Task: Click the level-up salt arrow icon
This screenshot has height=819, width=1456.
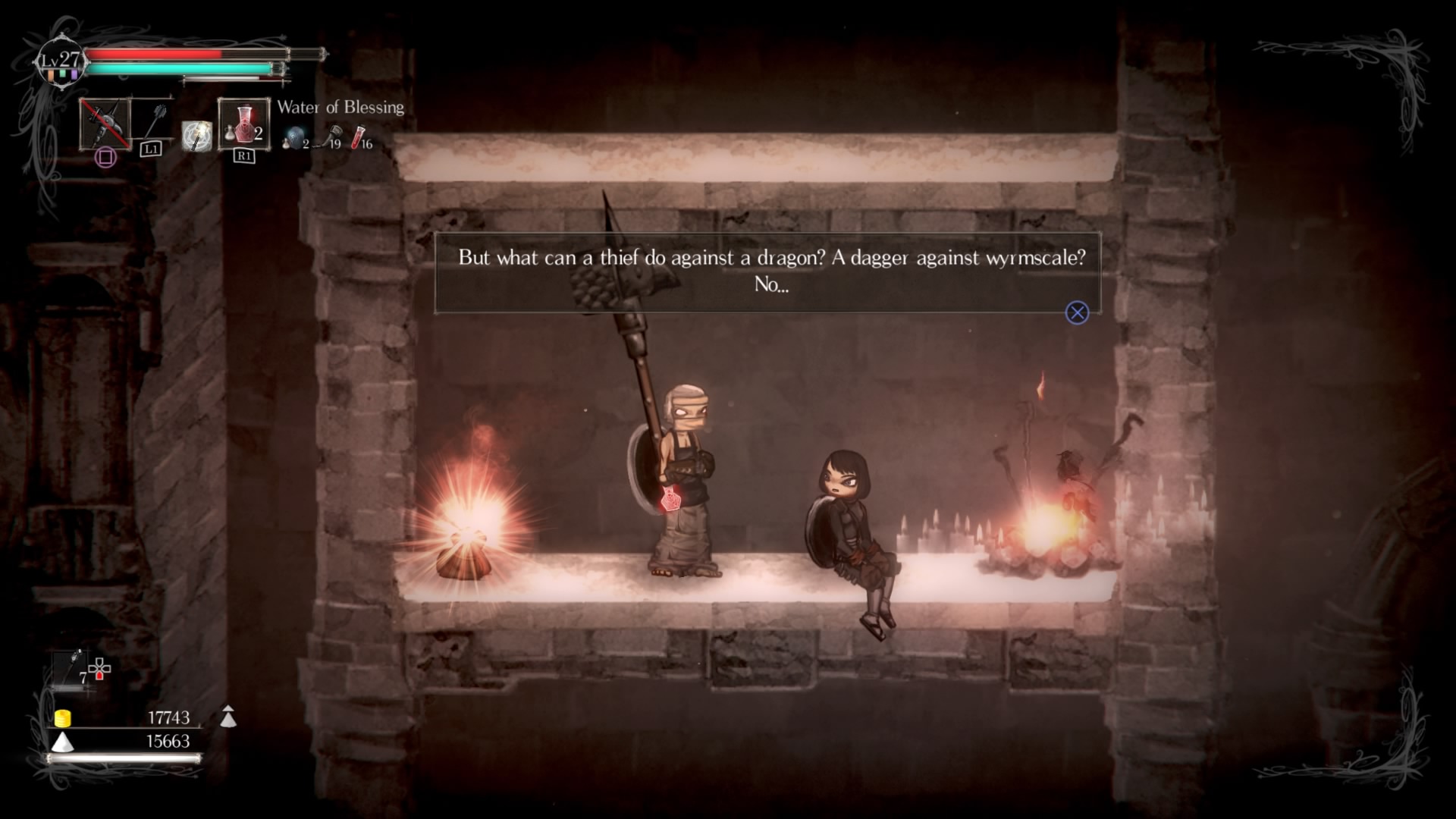Action: point(227,716)
